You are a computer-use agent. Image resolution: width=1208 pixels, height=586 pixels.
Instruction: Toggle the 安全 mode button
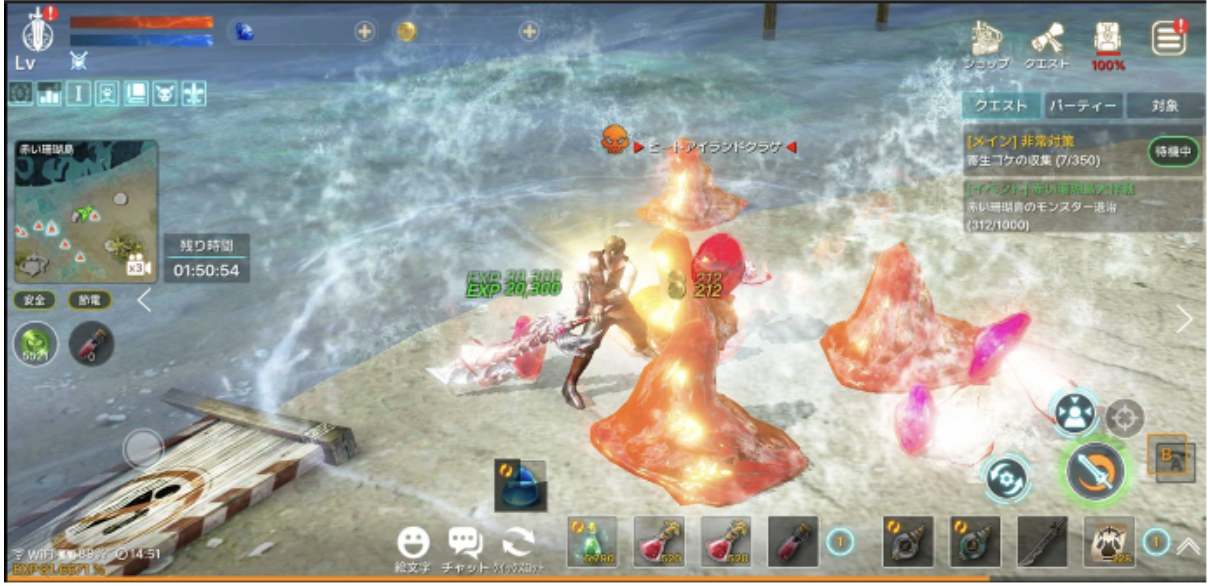point(34,299)
